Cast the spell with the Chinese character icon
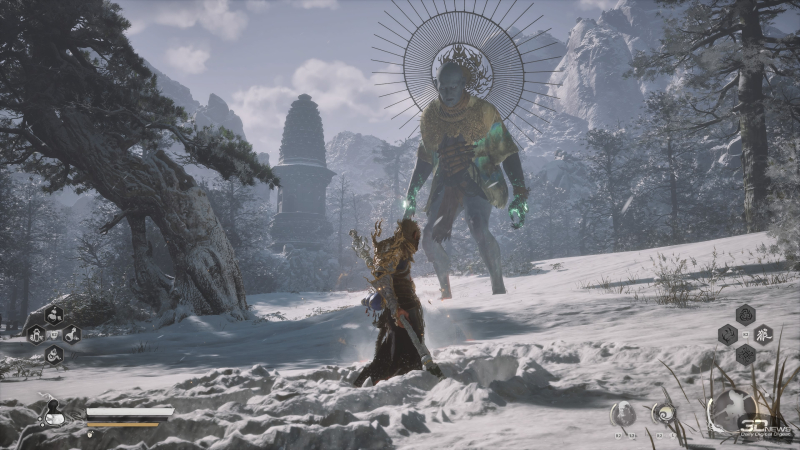The image size is (800, 450). pyautogui.click(x=761, y=333)
